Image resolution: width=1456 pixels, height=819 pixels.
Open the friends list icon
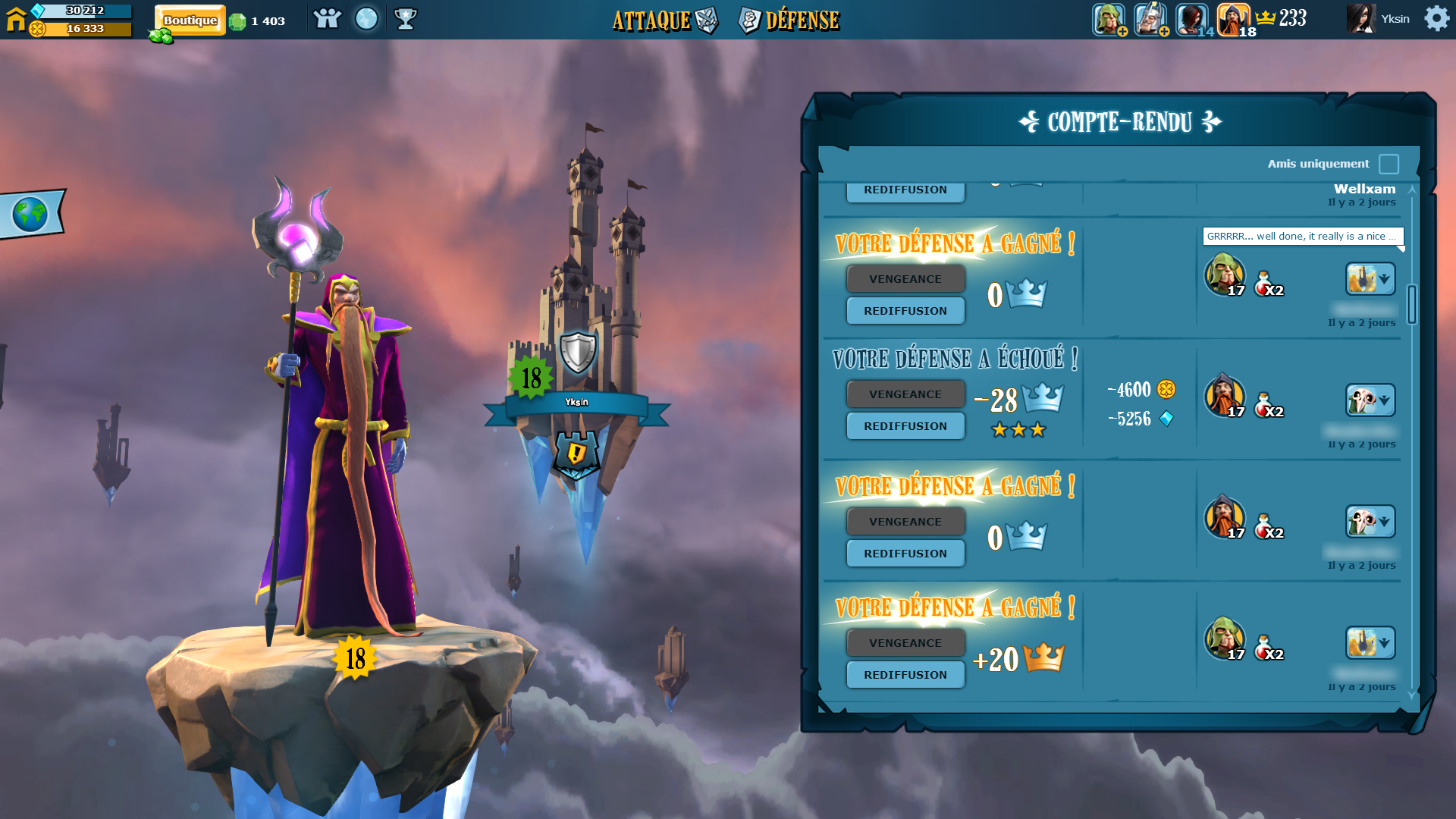pyautogui.click(x=327, y=19)
